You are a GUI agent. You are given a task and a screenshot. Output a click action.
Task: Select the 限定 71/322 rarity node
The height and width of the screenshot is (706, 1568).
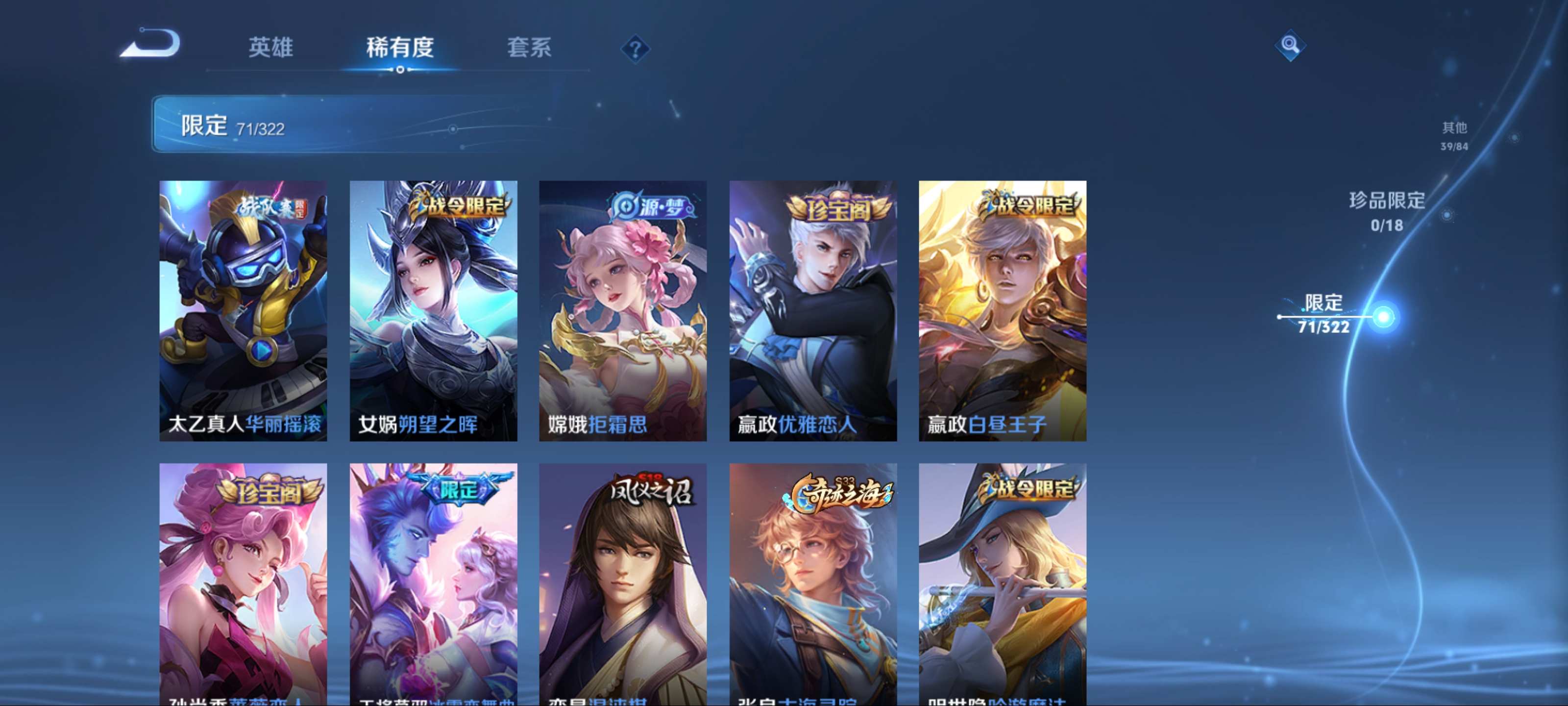(1383, 317)
